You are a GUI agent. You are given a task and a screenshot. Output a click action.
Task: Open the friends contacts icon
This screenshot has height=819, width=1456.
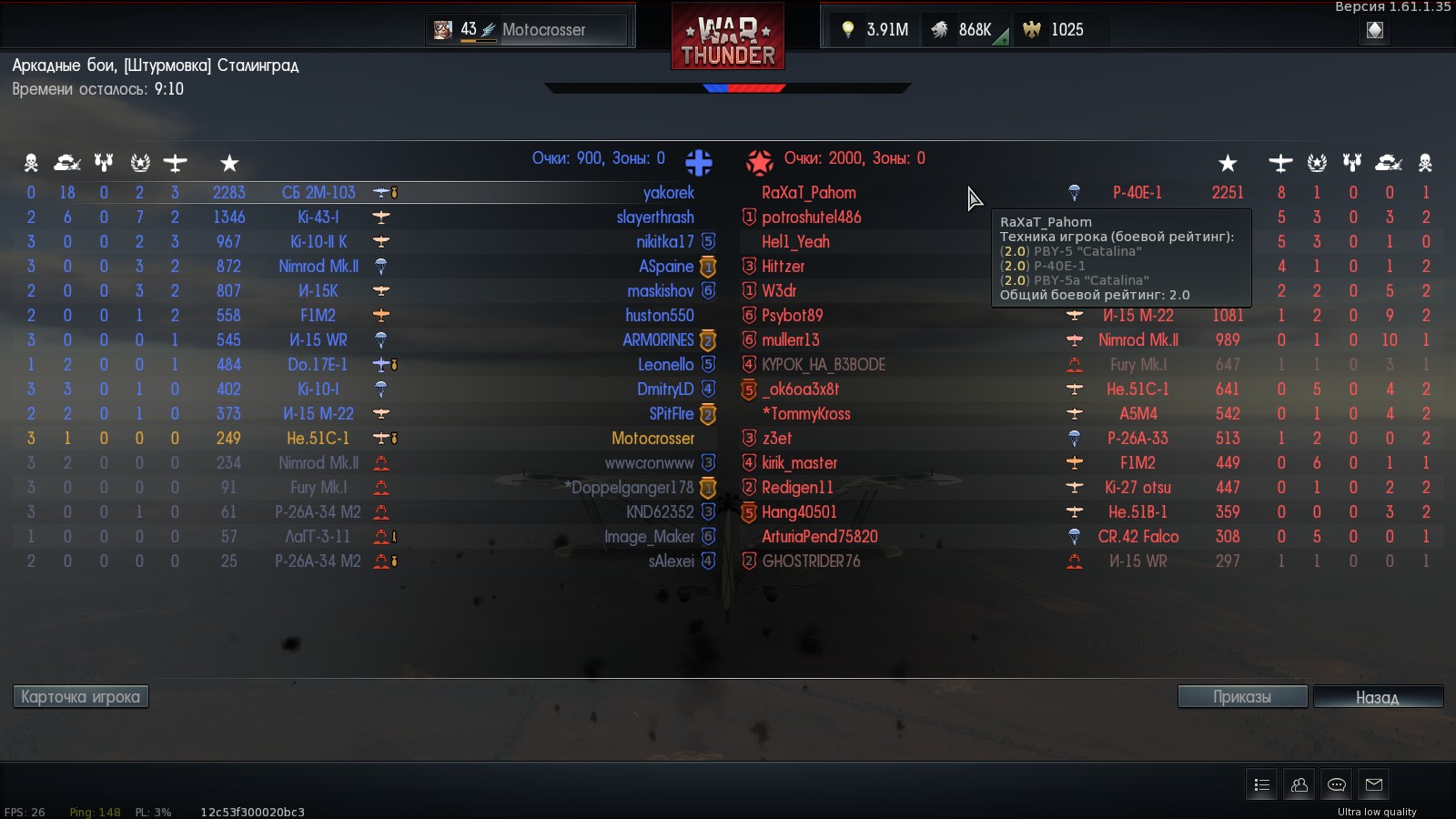(1299, 784)
